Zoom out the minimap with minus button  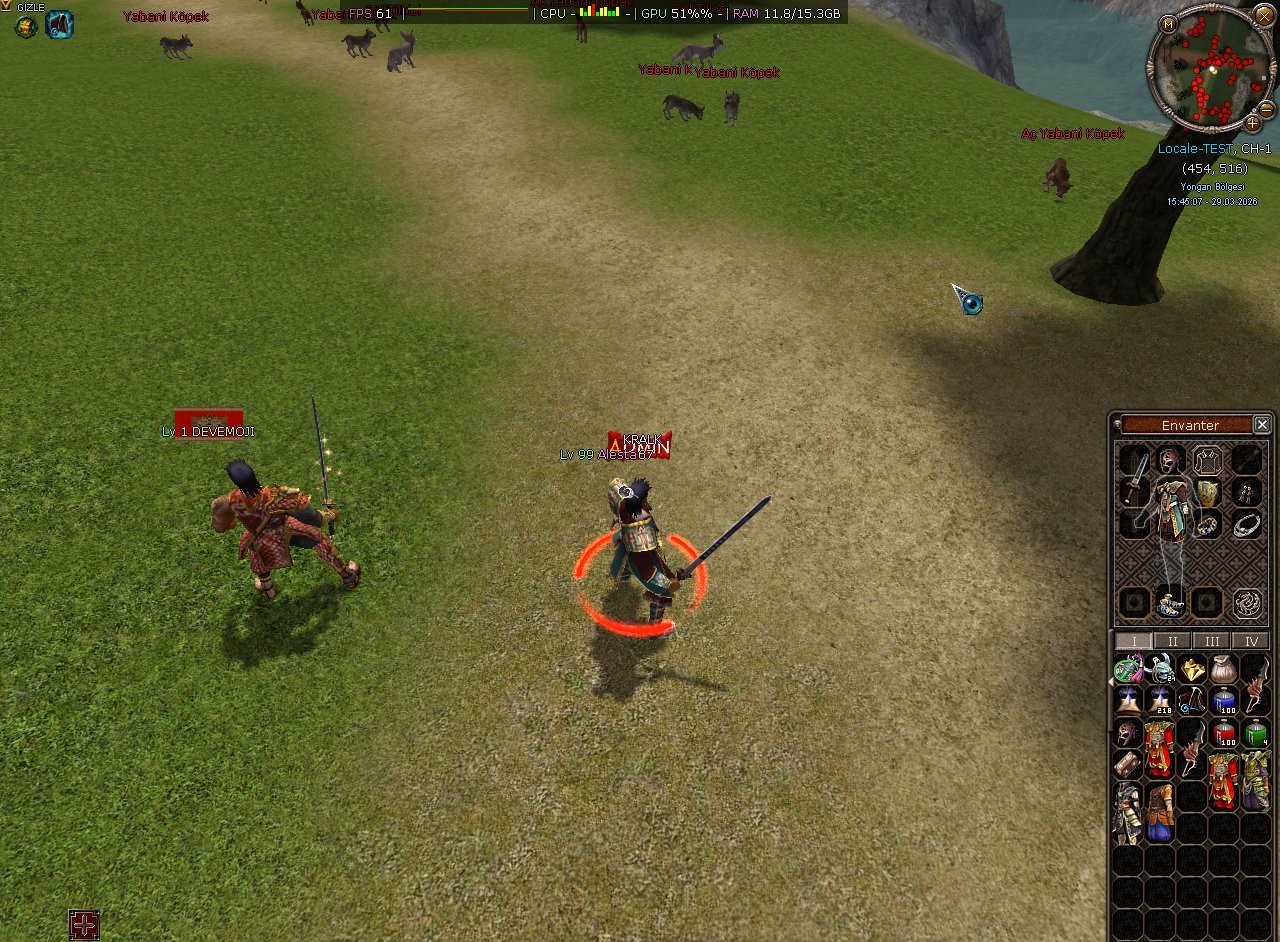1266,108
